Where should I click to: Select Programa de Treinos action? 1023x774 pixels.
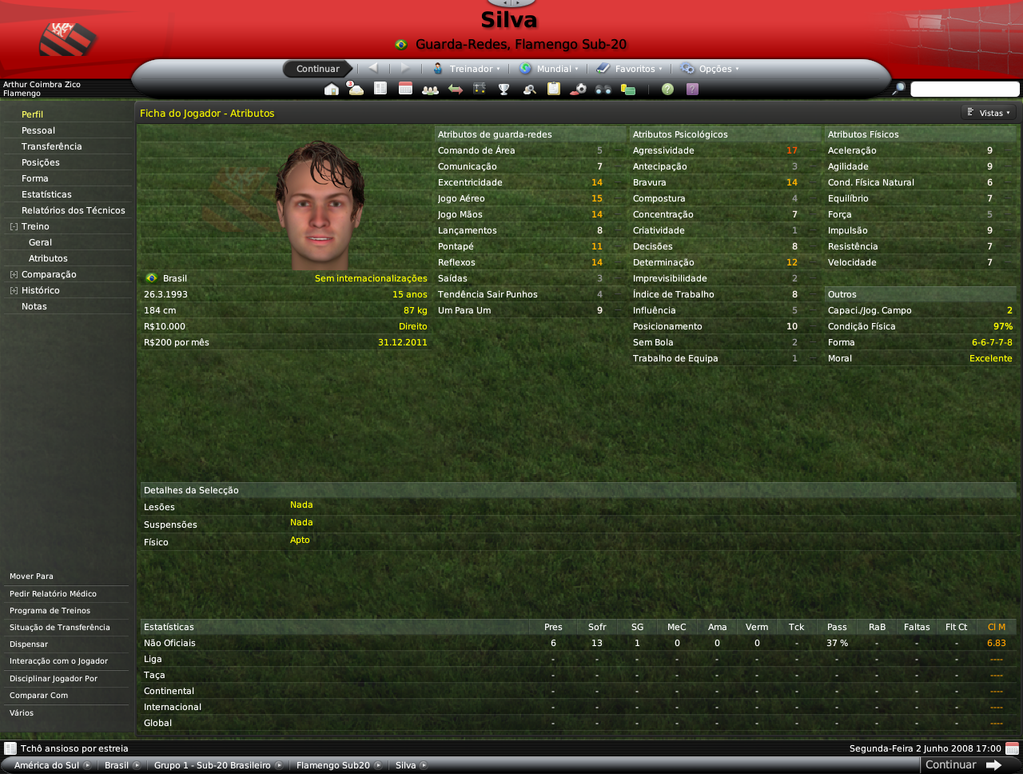[50, 610]
